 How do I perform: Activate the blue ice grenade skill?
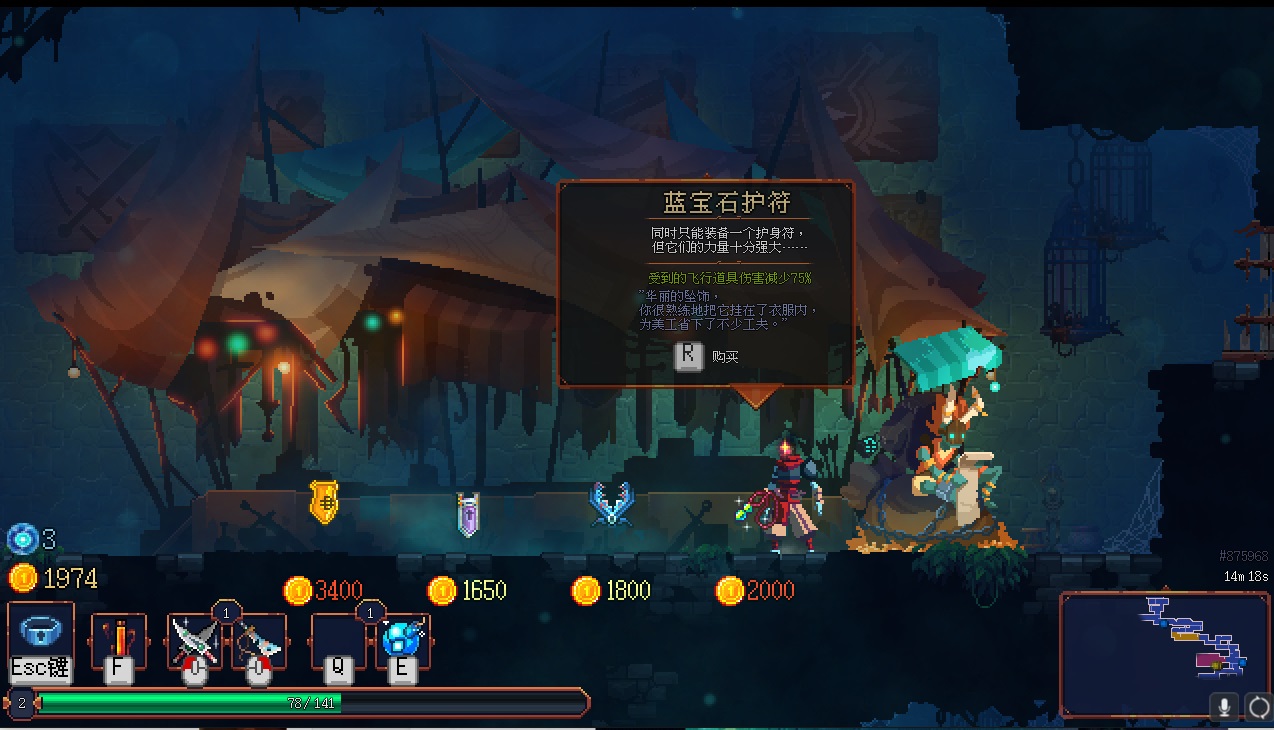pos(403,641)
